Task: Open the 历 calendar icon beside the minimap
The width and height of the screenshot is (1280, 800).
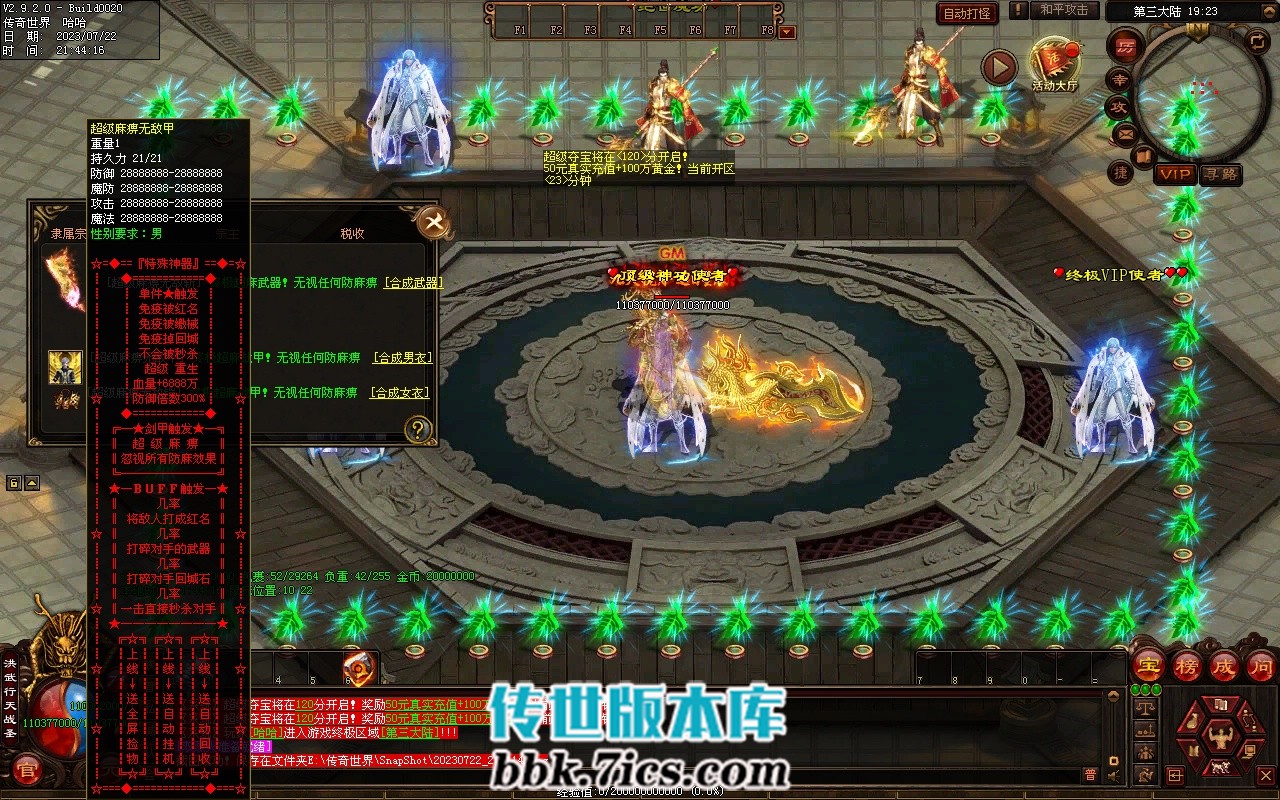Action: click(1127, 48)
